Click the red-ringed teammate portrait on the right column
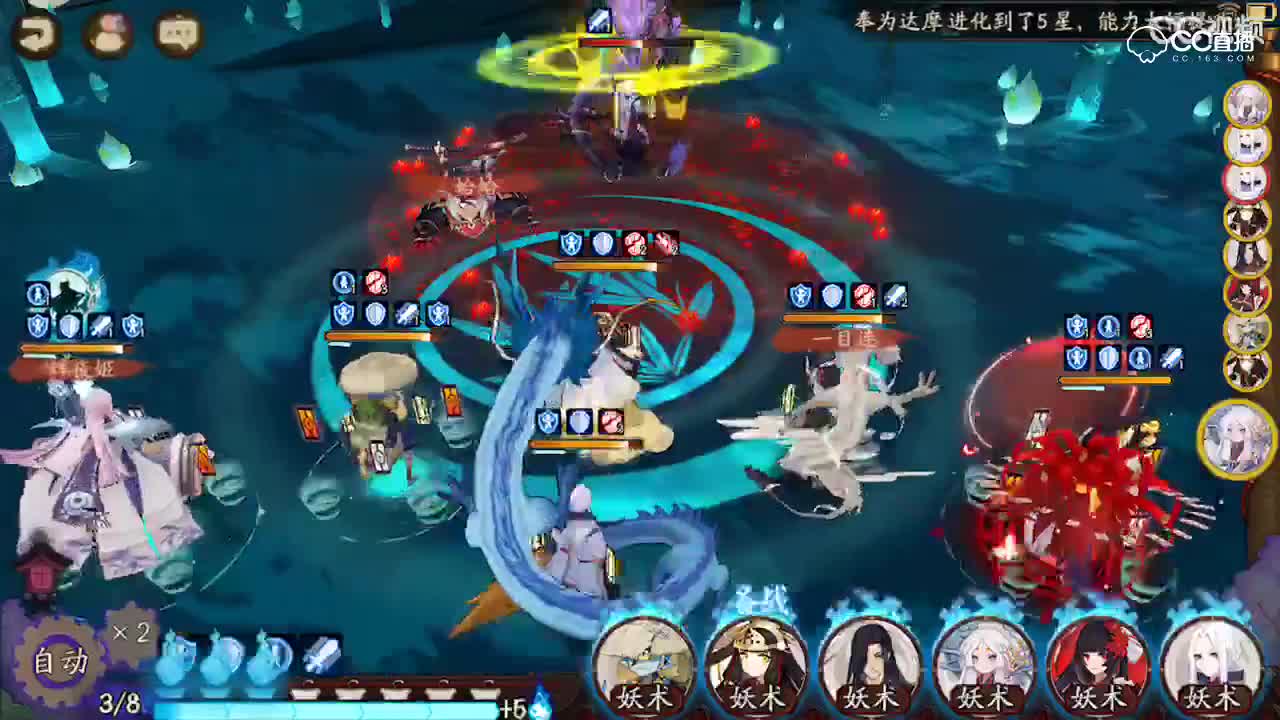Viewport: 1280px width, 720px height. pos(1247,181)
